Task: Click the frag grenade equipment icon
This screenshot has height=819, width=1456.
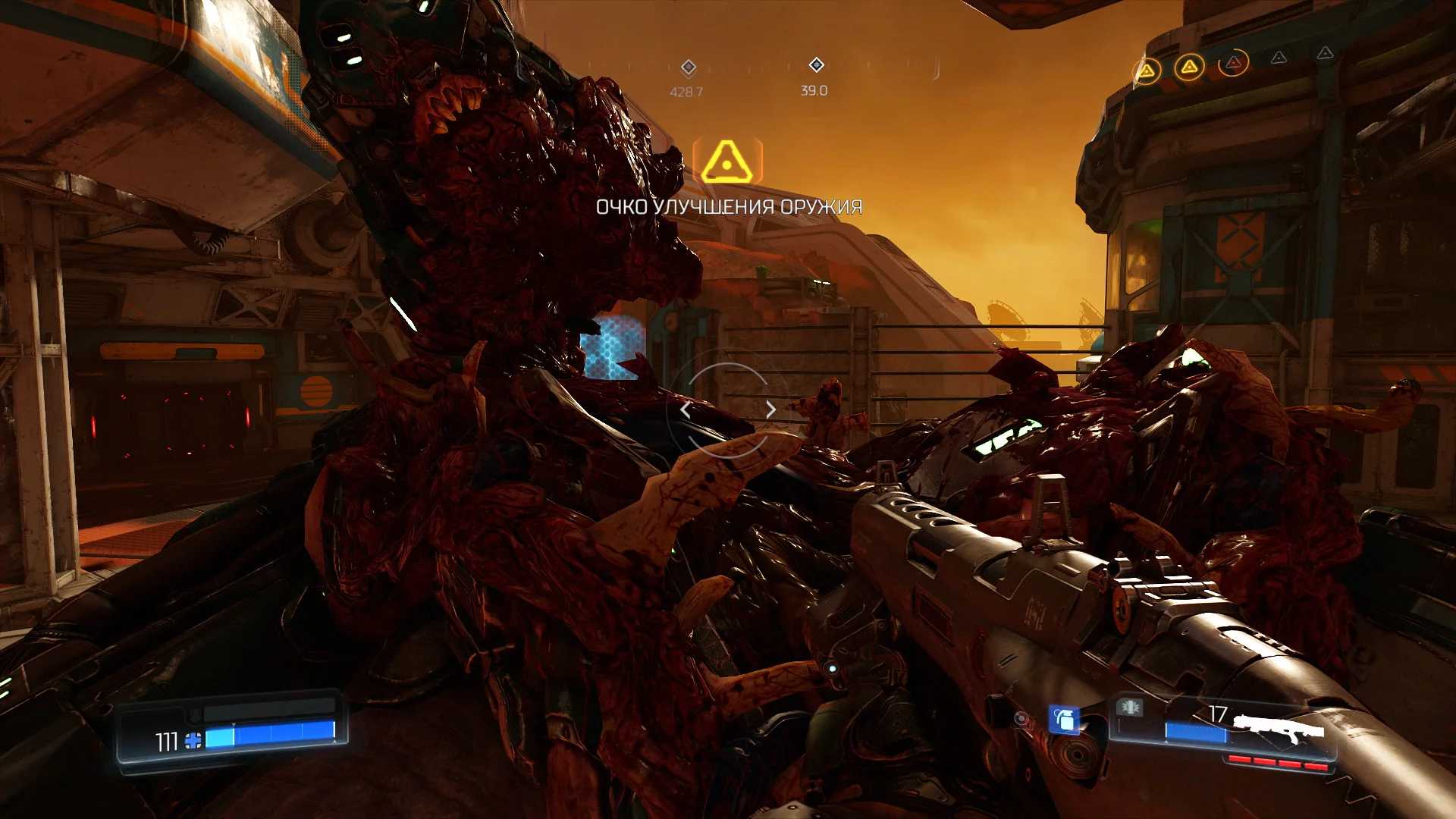Action: click(1063, 719)
